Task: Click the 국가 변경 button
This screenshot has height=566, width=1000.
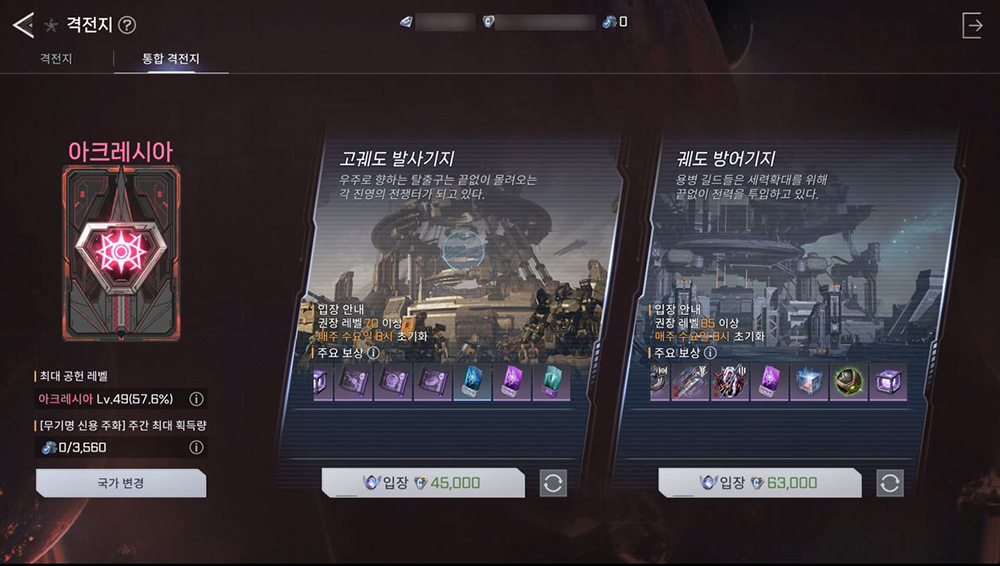Action: click(x=121, y=483)
